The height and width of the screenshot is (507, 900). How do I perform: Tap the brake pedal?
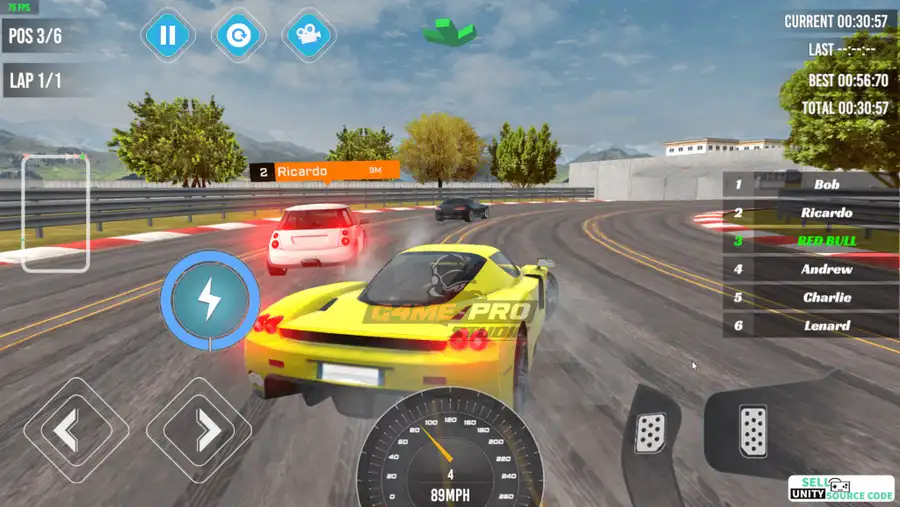tap(651, 432)
